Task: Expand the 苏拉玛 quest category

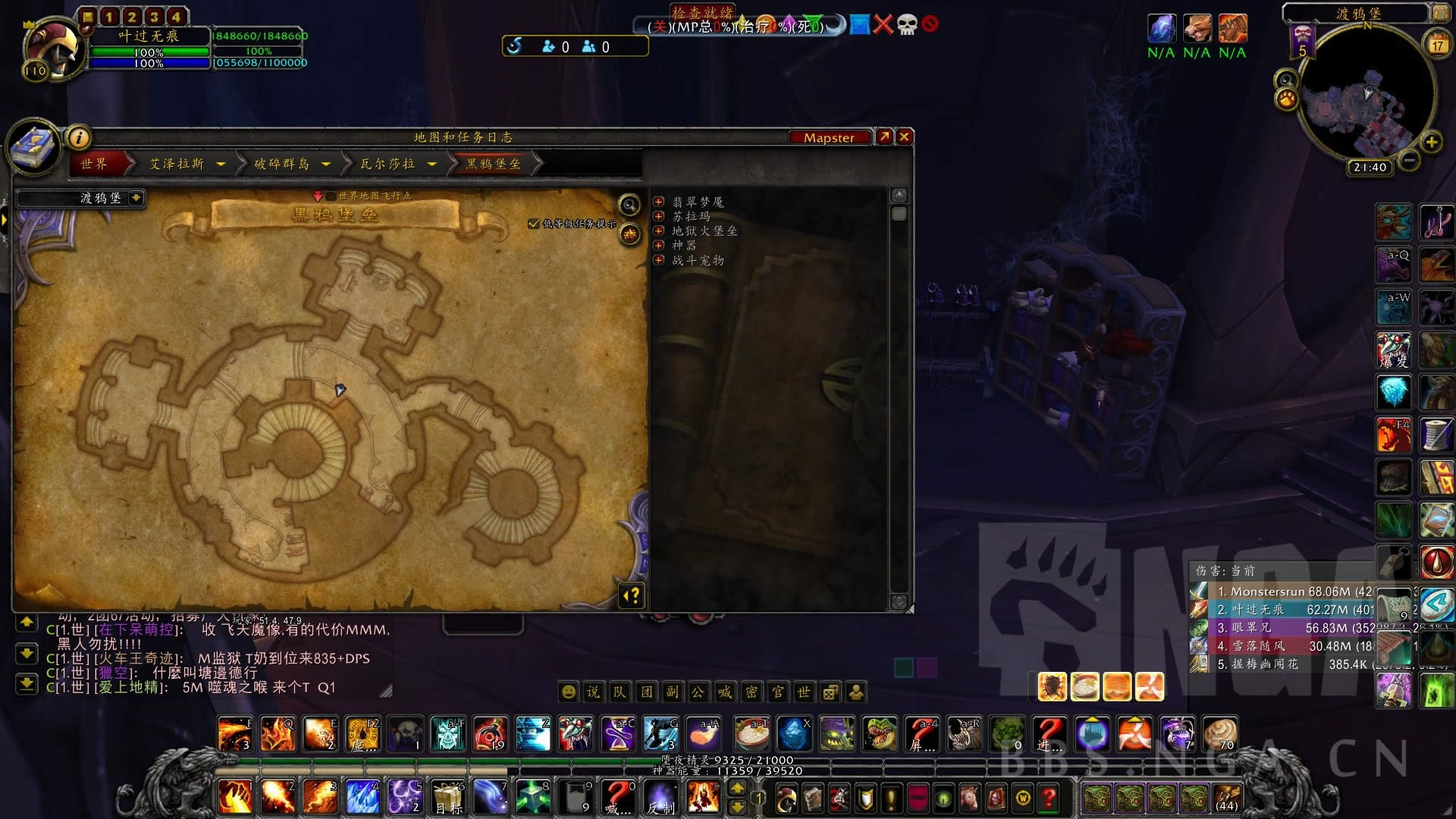Action: pos(659,217)
